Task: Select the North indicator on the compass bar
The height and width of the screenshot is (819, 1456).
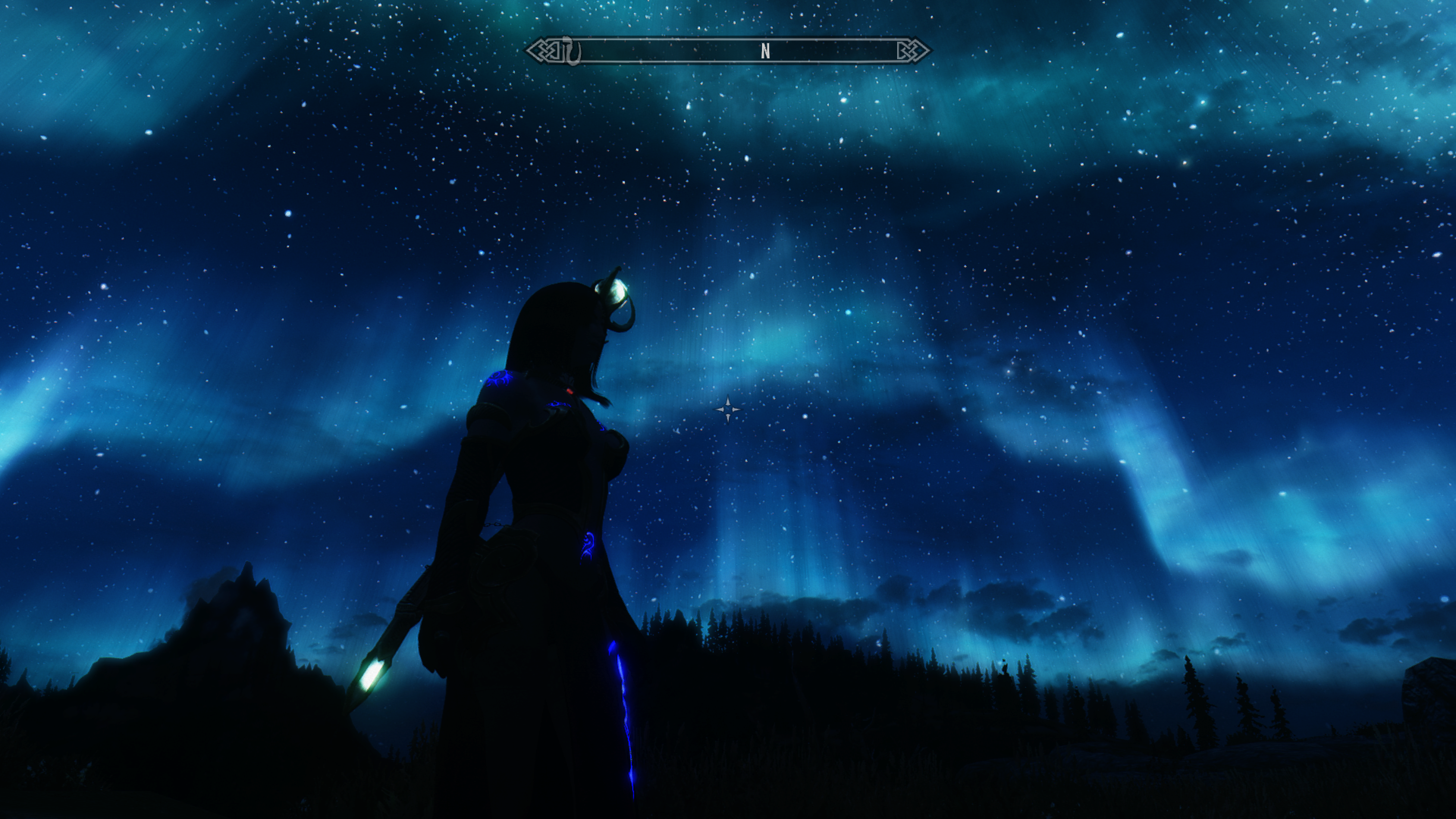Action: (x=765, y=52)
